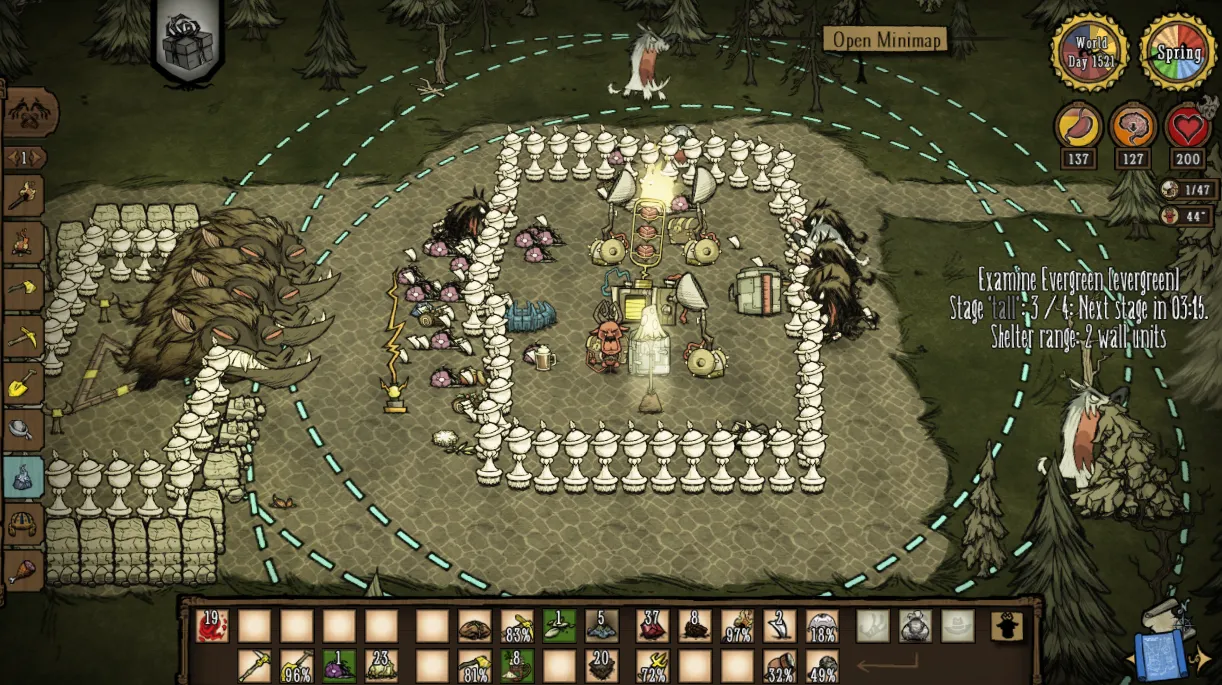This screenshot has height=685, width=1222.
Task: Click the black character silhouette inventory button
Action: 1007,626
